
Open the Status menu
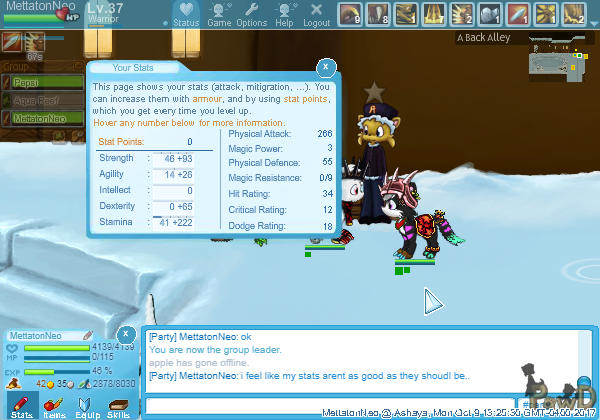[185, 15]
